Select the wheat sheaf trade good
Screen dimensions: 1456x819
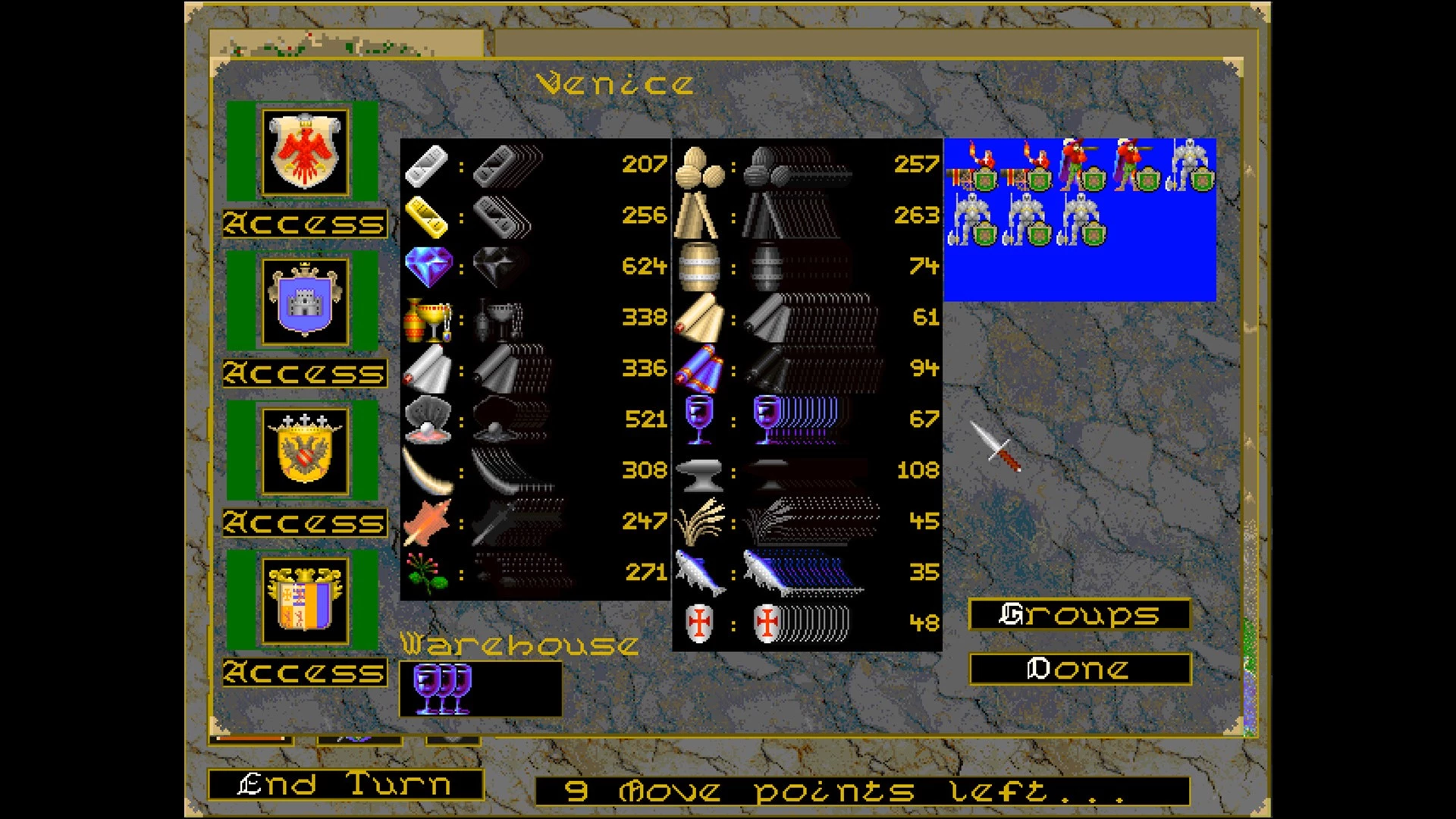(698, 522)
